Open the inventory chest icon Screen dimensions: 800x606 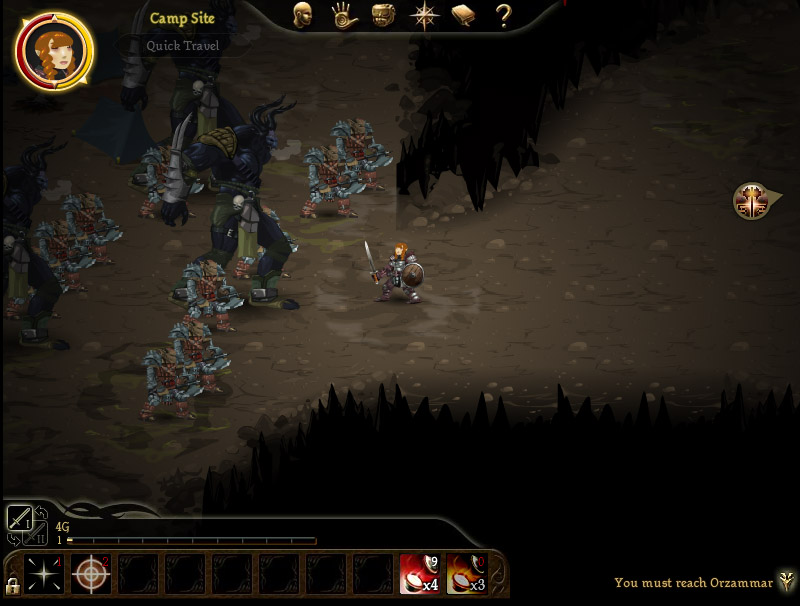click(384, 15)
